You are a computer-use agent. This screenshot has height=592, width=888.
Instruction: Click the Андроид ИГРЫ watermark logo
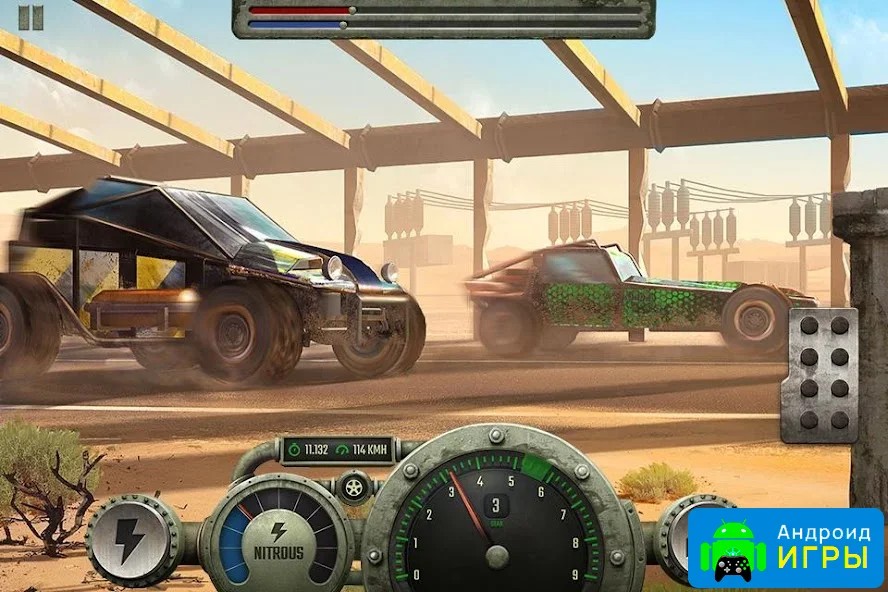coord(786,547)
